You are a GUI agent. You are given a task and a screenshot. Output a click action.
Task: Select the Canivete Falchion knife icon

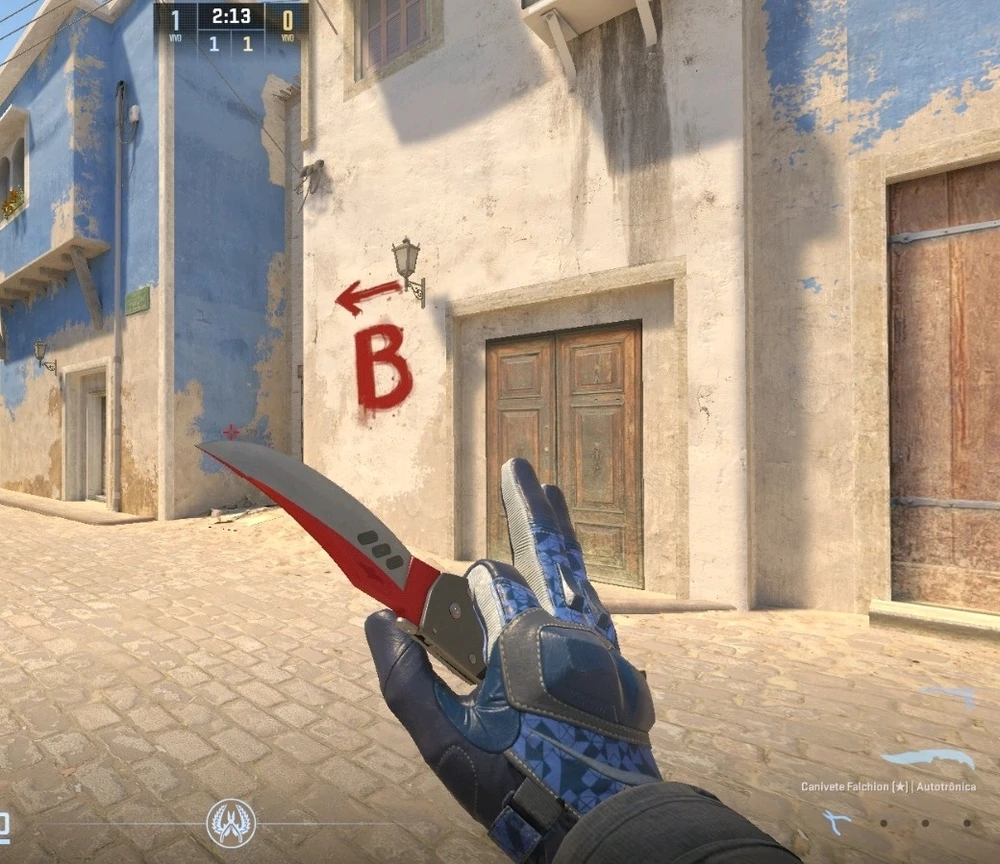click(928, 759)
